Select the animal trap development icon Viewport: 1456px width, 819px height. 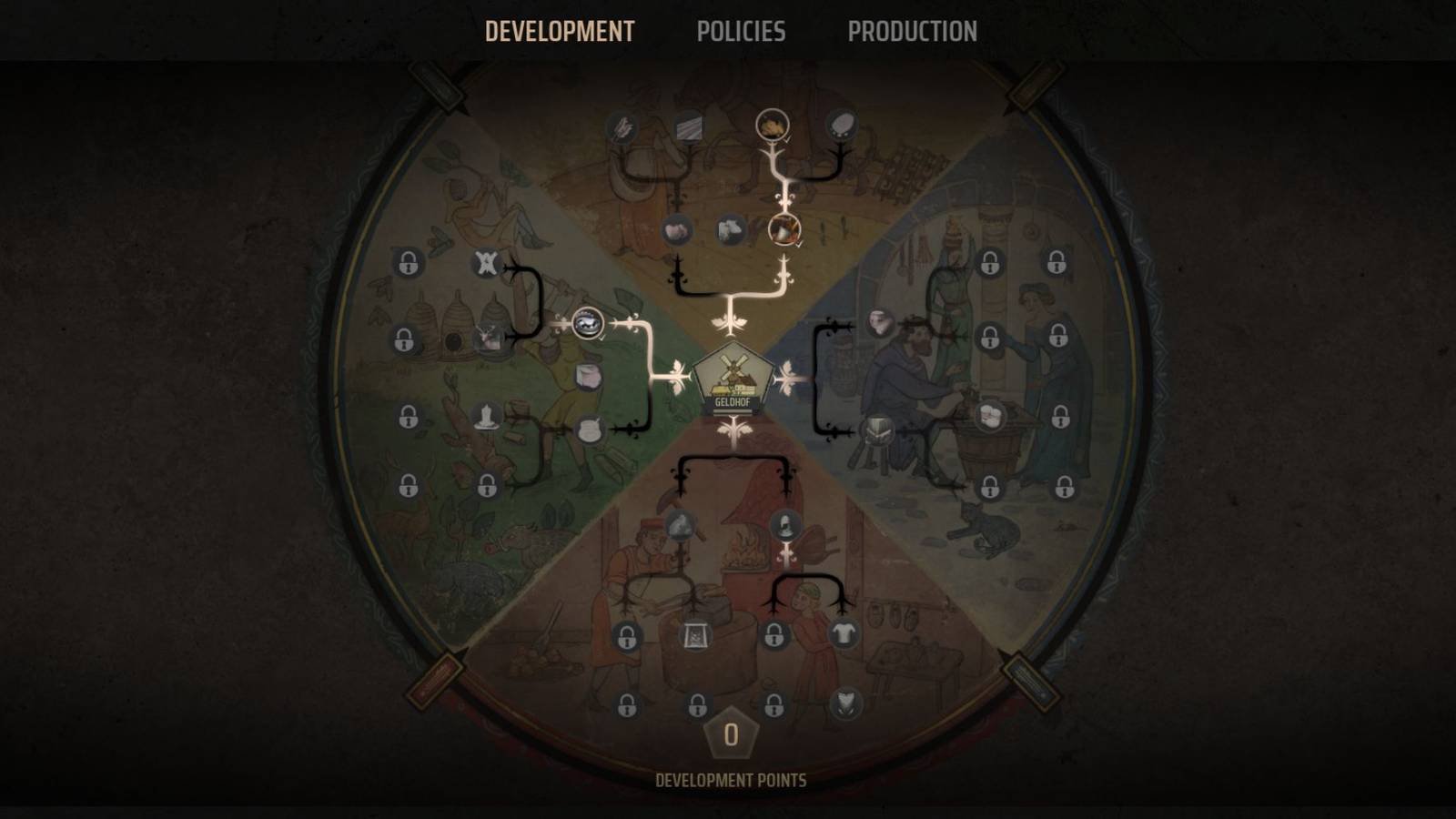(x=488, y=263)
